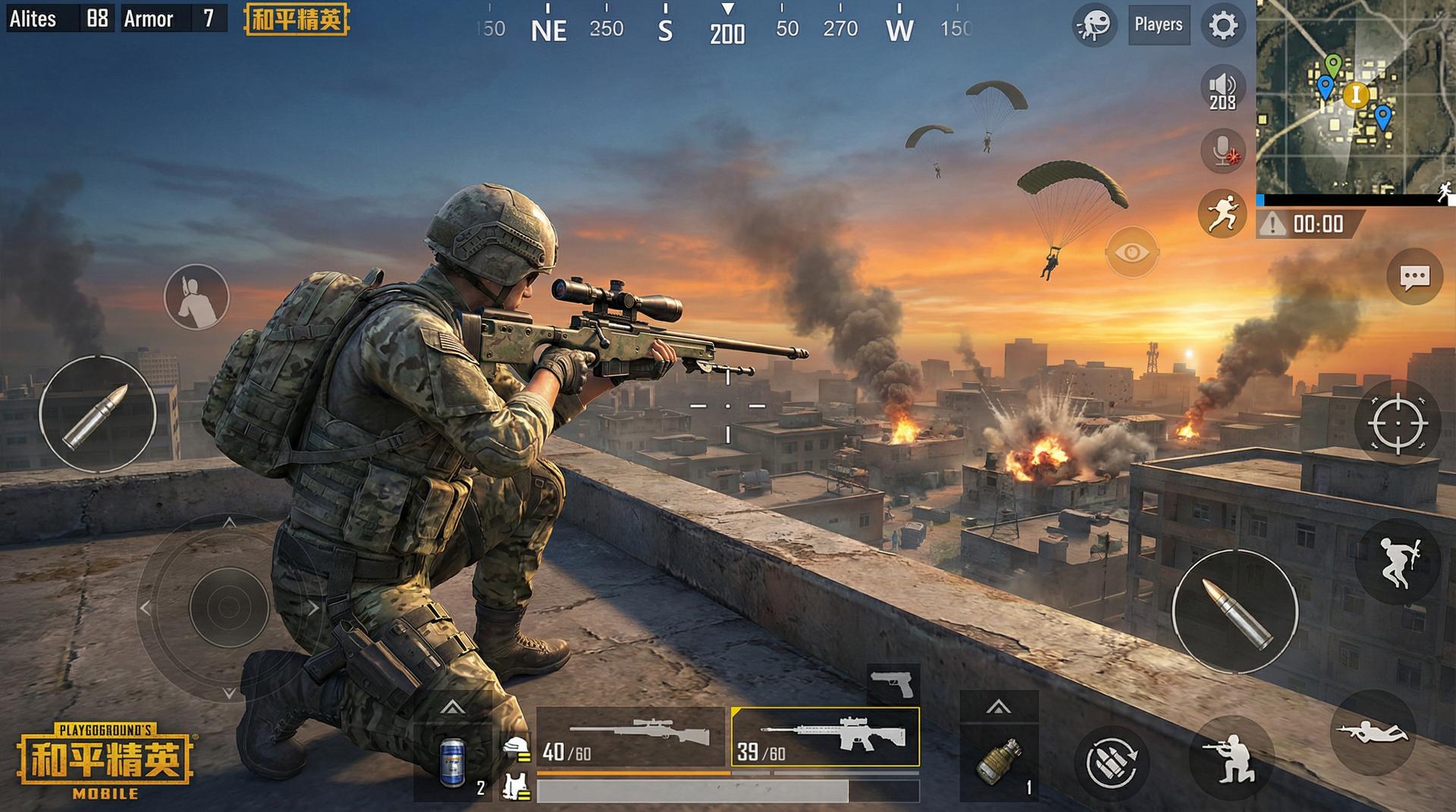Equip the pistol sidearm slot
The image size is (1456, 812).
click(893, 684)
